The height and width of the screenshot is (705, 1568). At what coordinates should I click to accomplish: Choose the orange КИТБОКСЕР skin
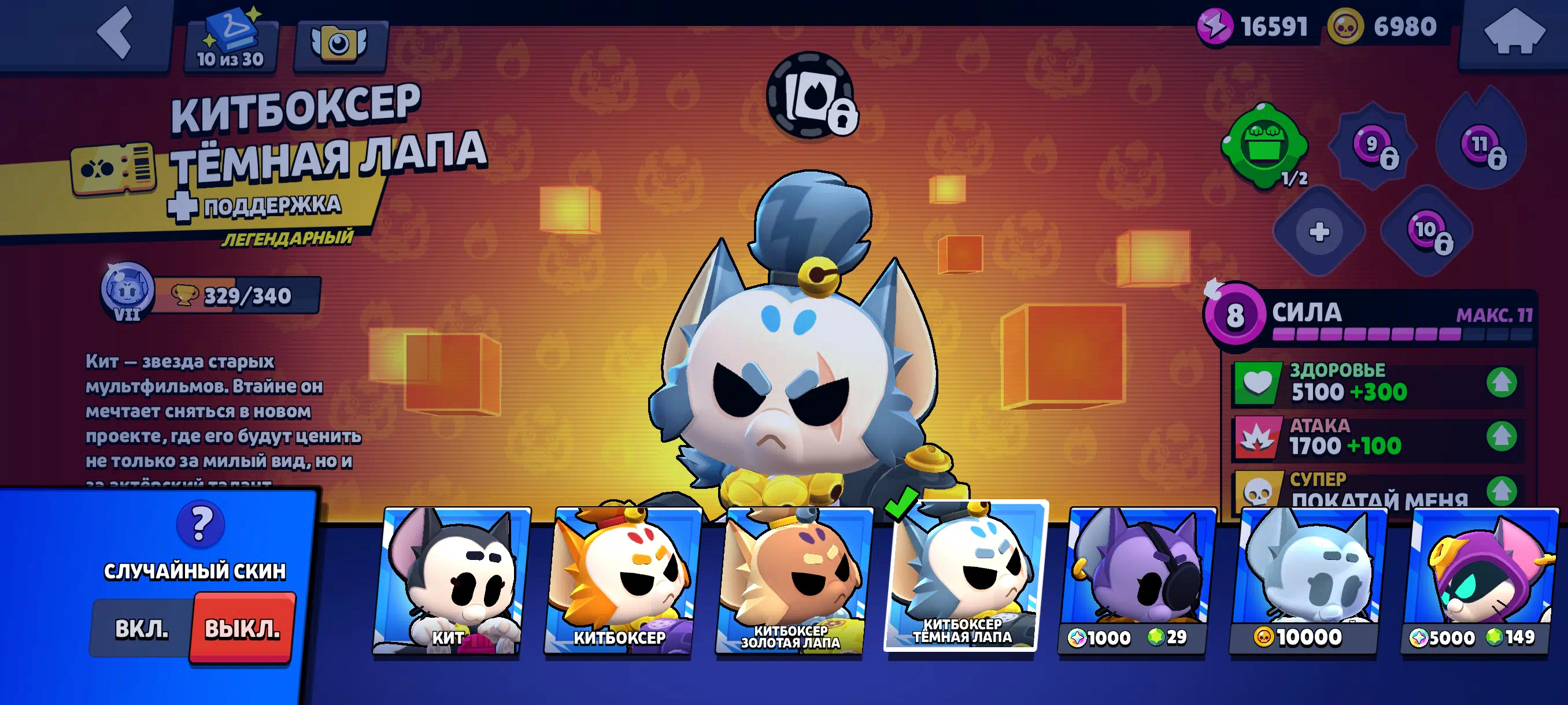(621, 581)
